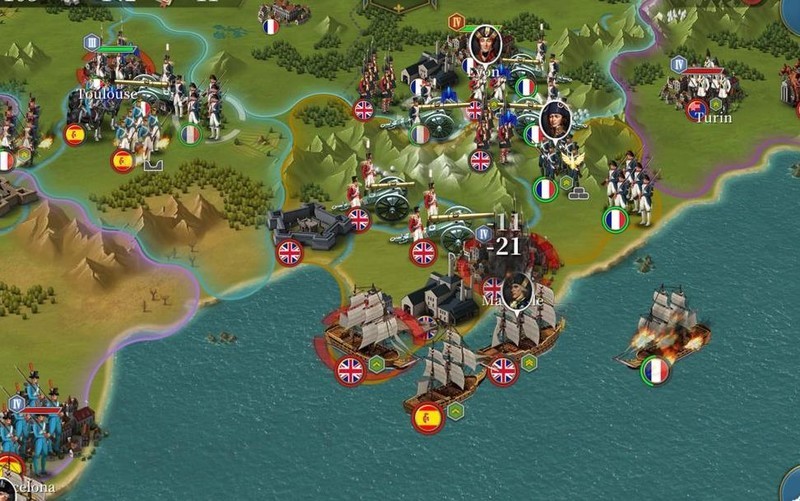Select the British stone fortress unit
This screenshot has height=501, width=800.
(x=309, y=226)
